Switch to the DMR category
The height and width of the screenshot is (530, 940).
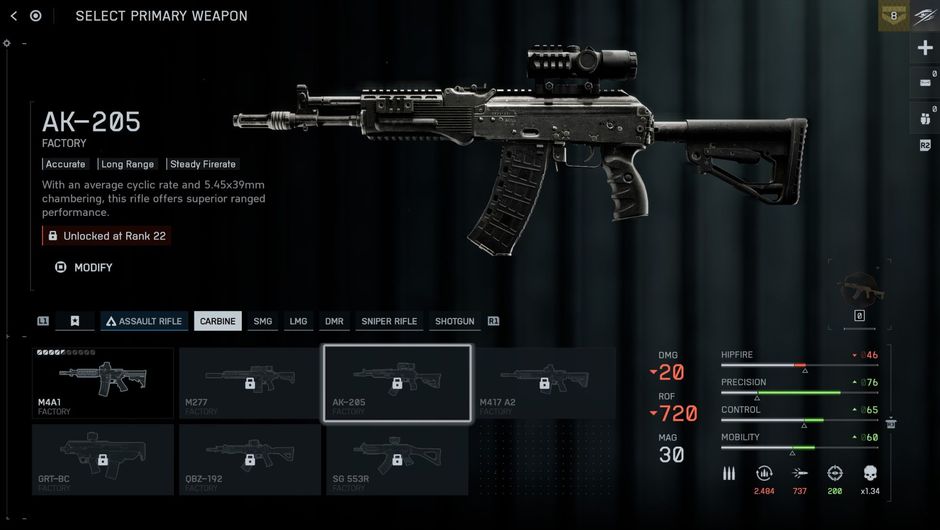(x=334, y=321)
